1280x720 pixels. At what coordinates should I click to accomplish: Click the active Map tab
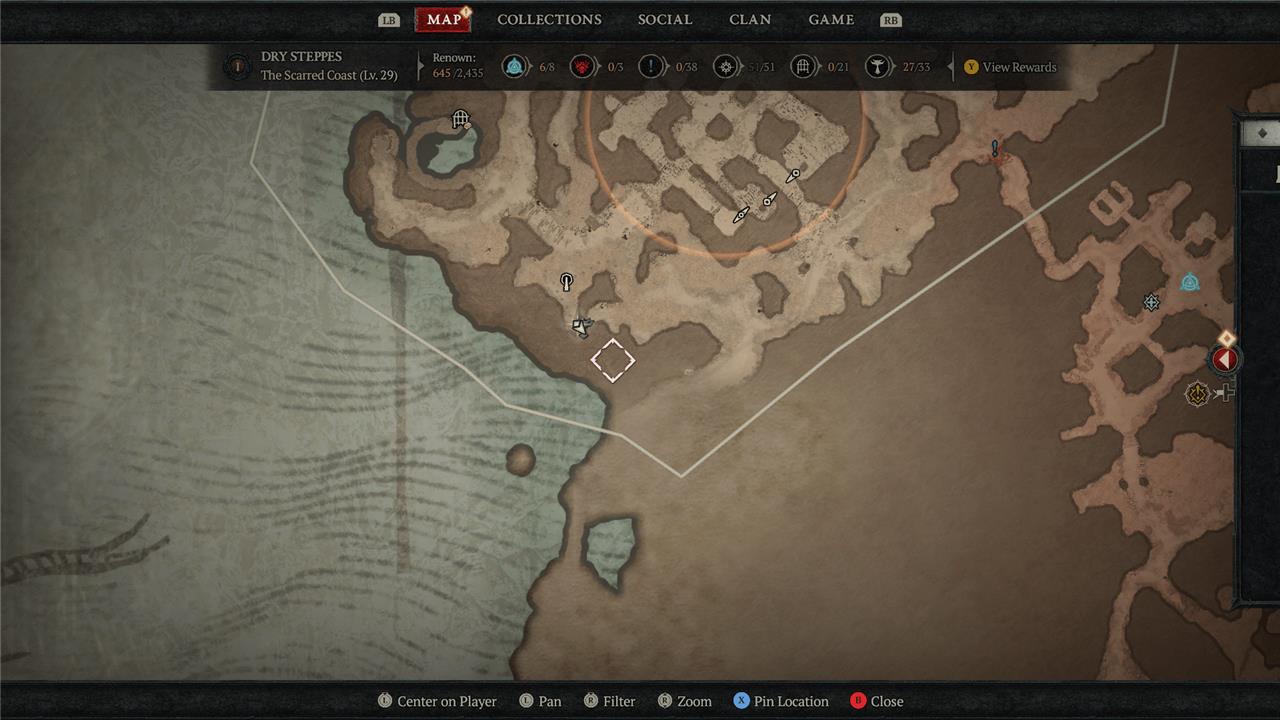click(443, 20)
